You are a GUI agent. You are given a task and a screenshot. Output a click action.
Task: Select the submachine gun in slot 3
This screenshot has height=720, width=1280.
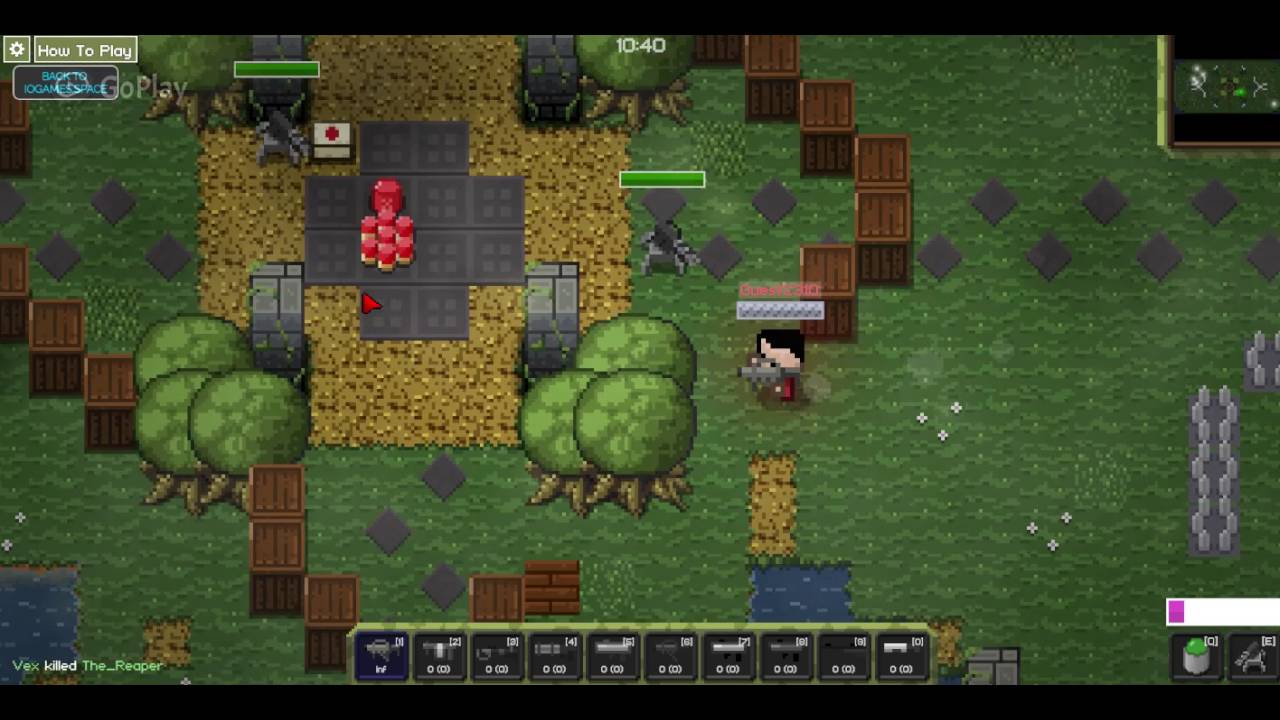(497, 655)
